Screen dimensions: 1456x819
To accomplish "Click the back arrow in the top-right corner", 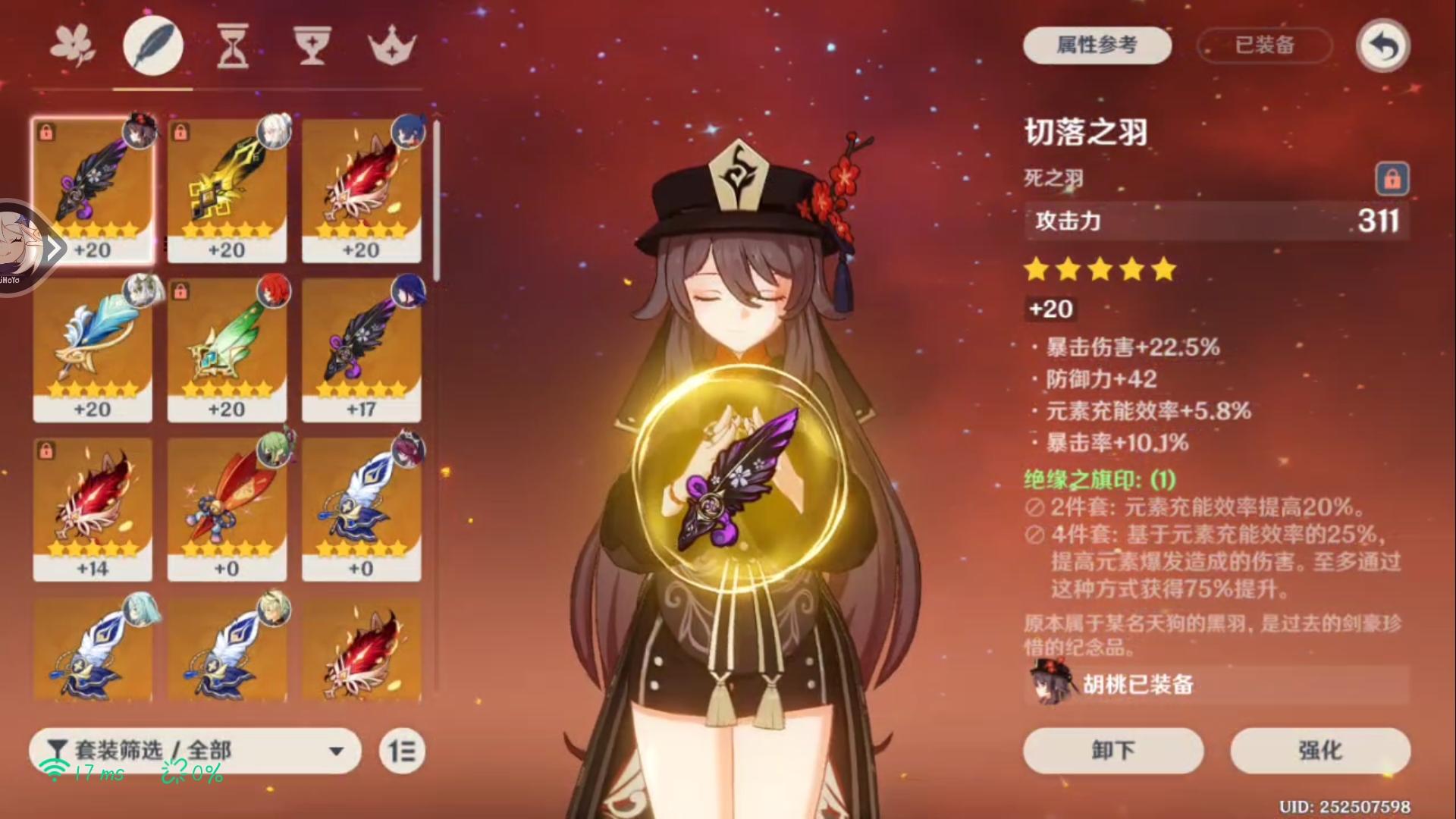I will [x=1382, y=45].
